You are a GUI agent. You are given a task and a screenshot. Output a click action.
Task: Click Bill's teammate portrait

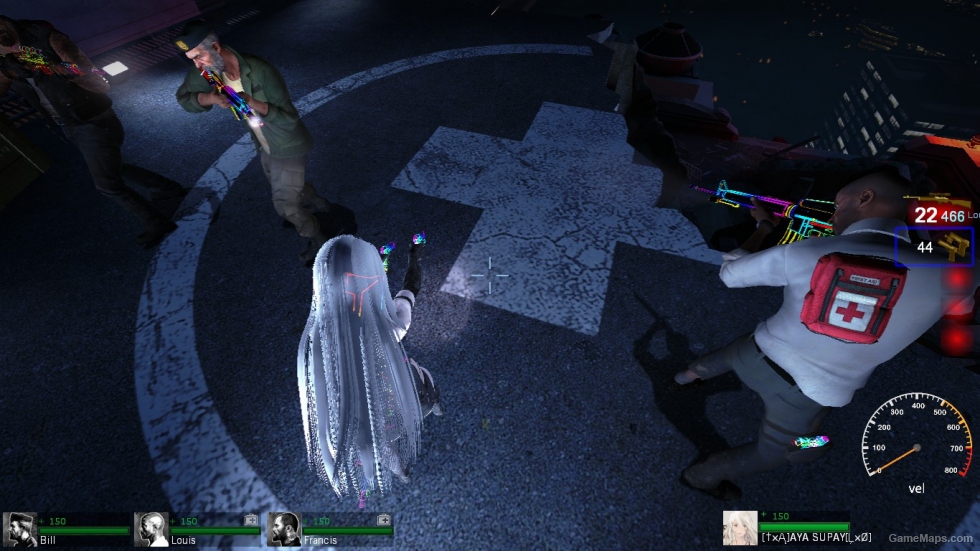pyautogui.click(x=20, y=529)
